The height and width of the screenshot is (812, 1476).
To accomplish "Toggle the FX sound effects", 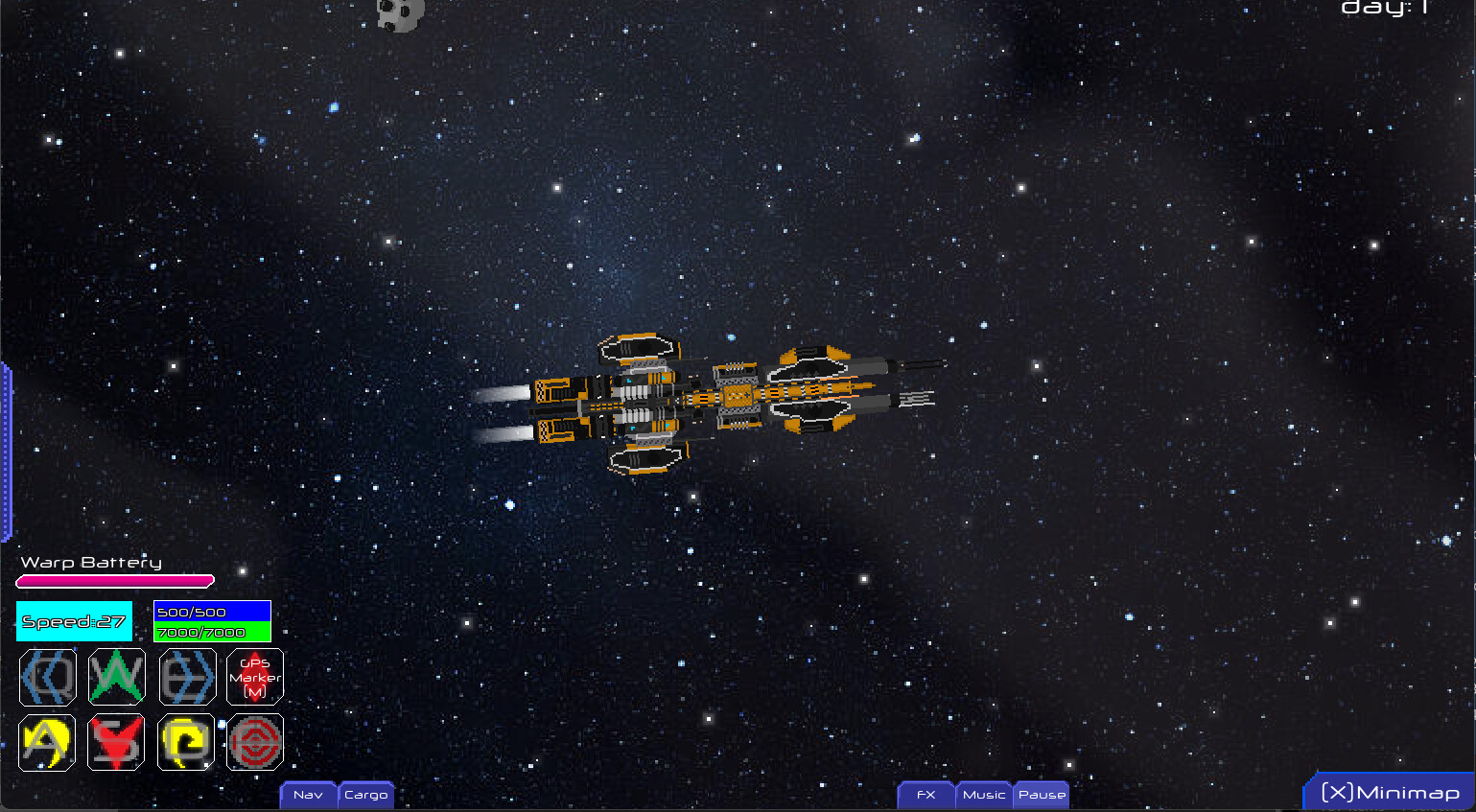I will tap(925, 795).
